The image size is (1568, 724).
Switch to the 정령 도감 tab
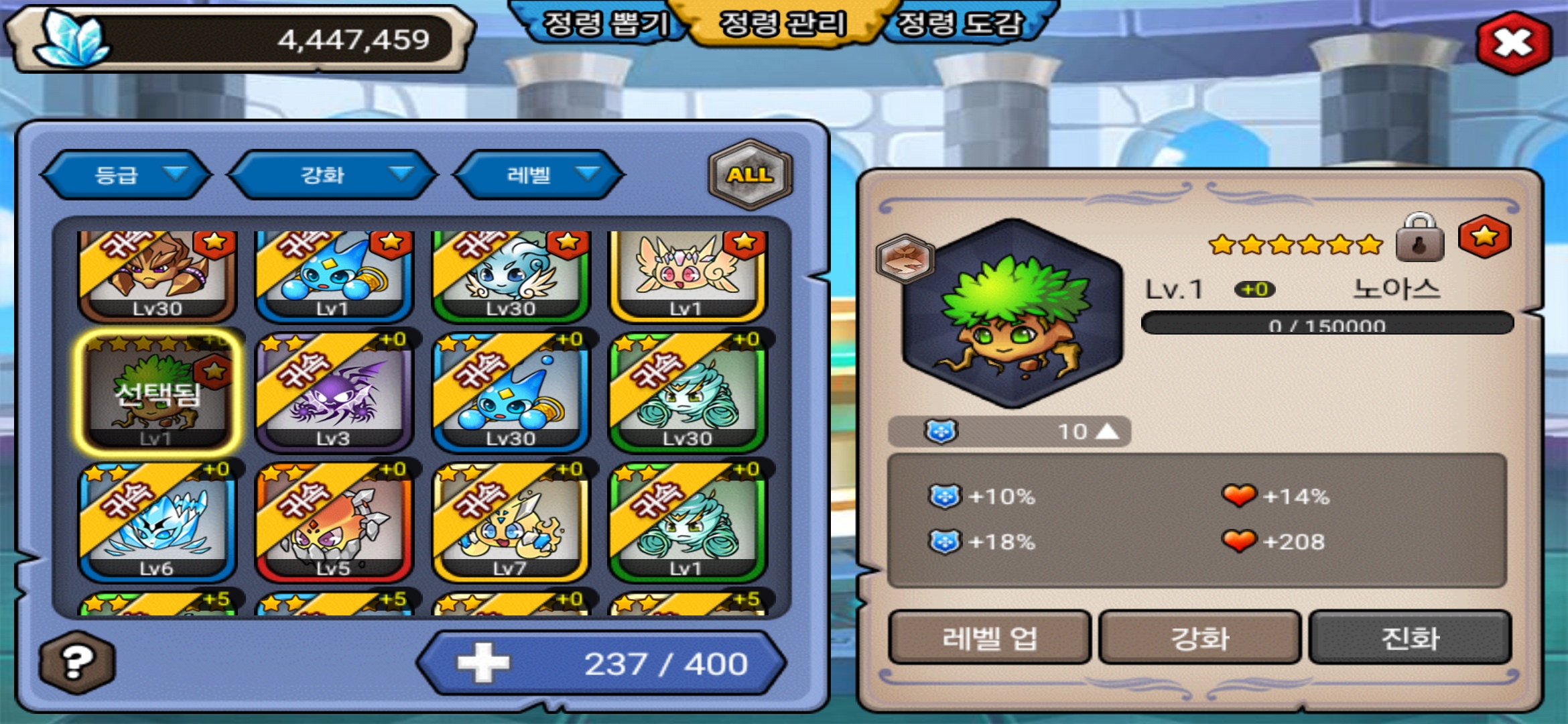(960, 24)
